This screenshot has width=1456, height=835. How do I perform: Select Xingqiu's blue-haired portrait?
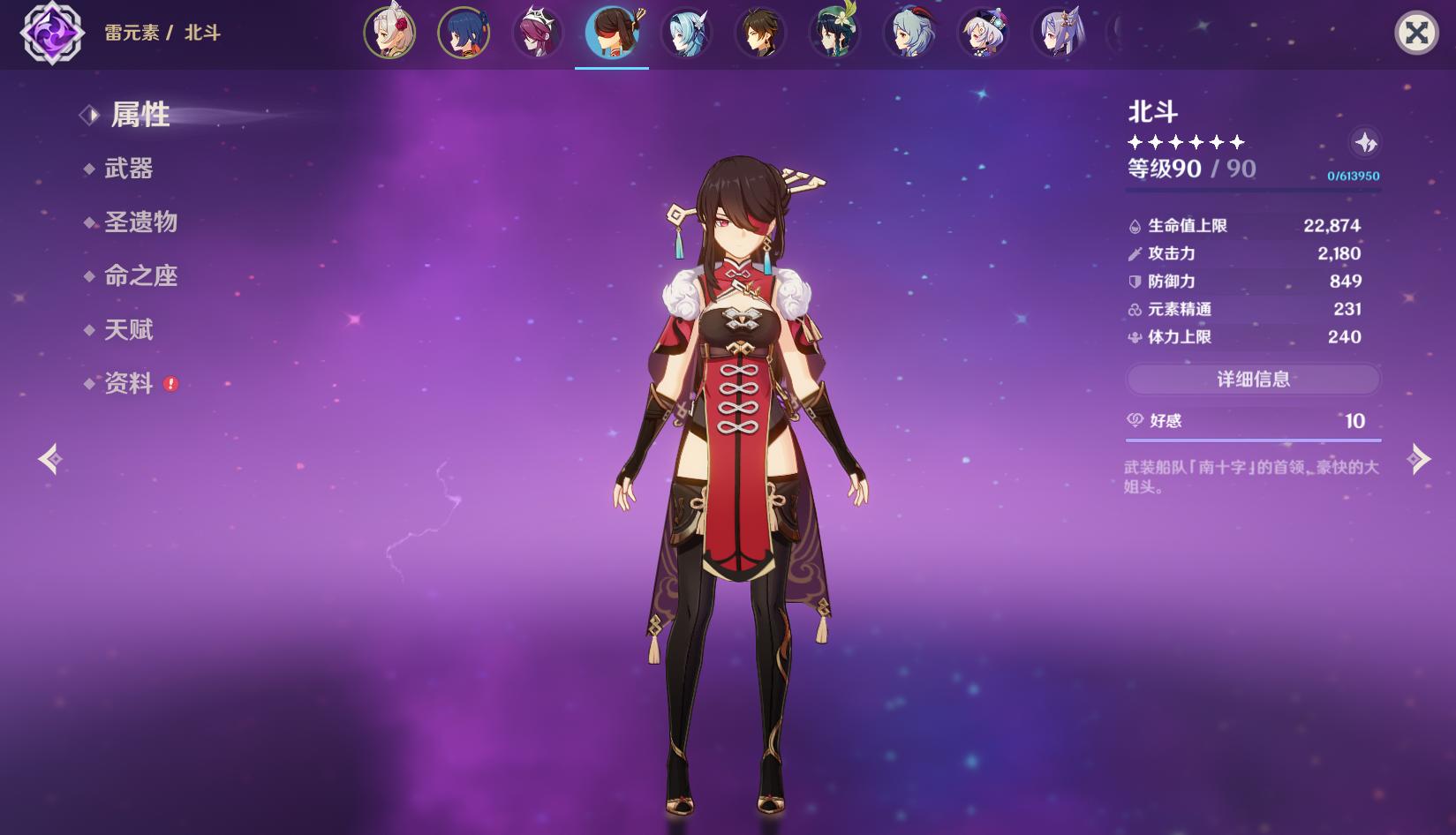pyautogui.click(x=464, y=34)
